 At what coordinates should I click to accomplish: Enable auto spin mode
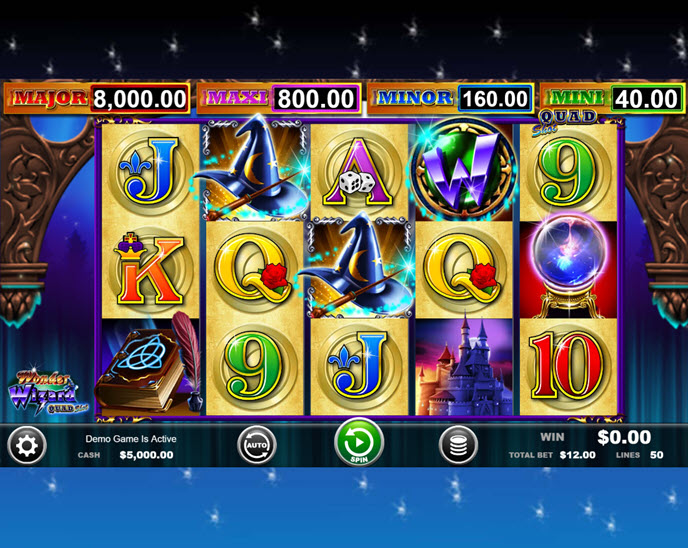coord(256,445)
